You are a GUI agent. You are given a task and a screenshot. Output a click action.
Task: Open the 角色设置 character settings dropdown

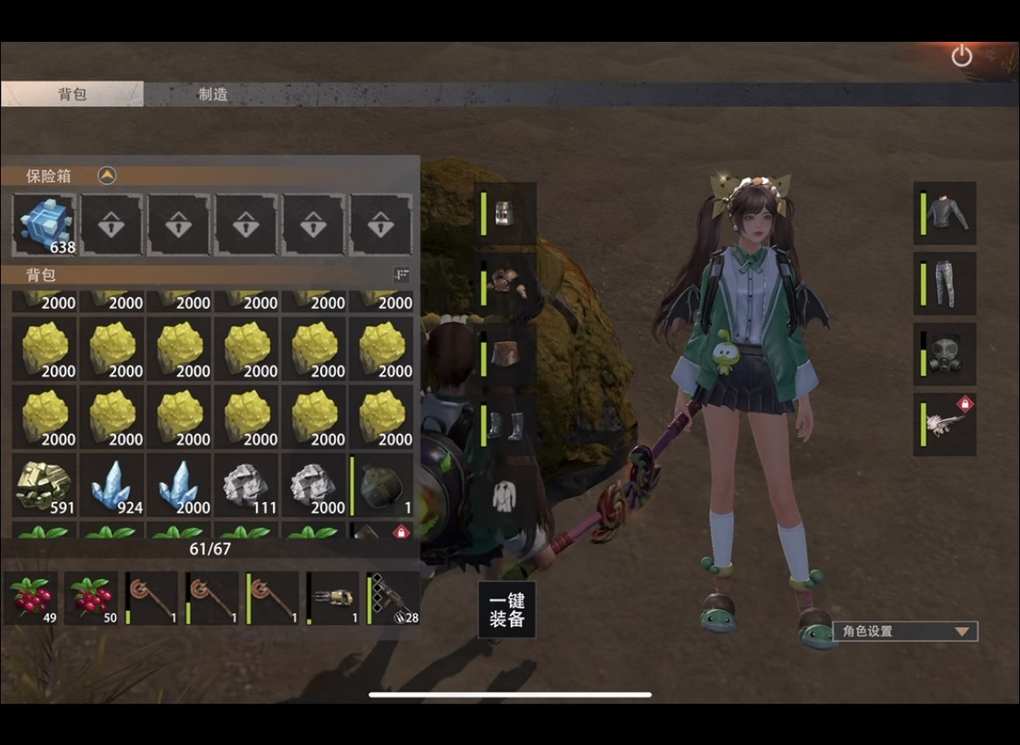(905, 632)
